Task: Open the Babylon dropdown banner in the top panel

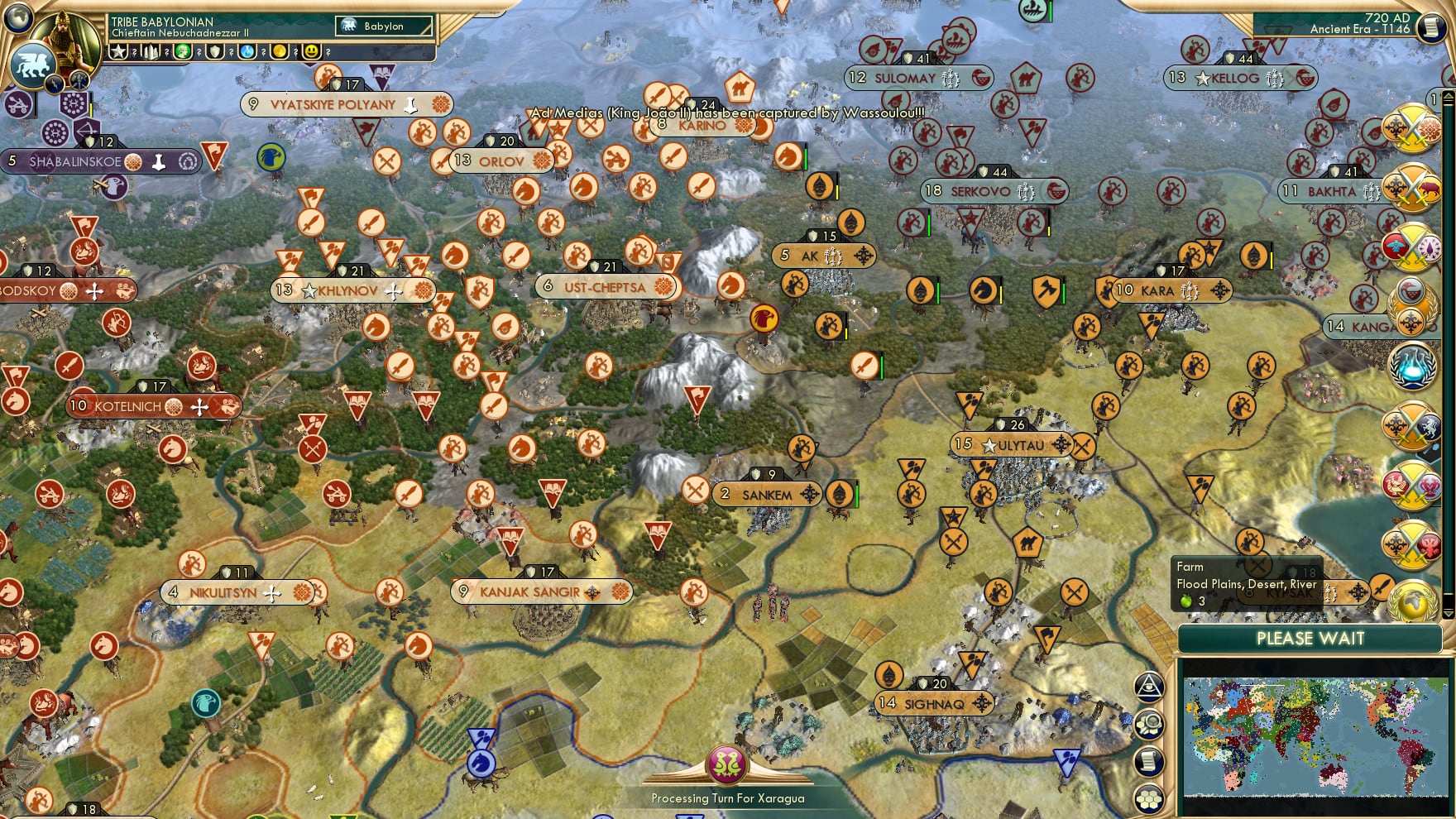Action: (382, 26)
